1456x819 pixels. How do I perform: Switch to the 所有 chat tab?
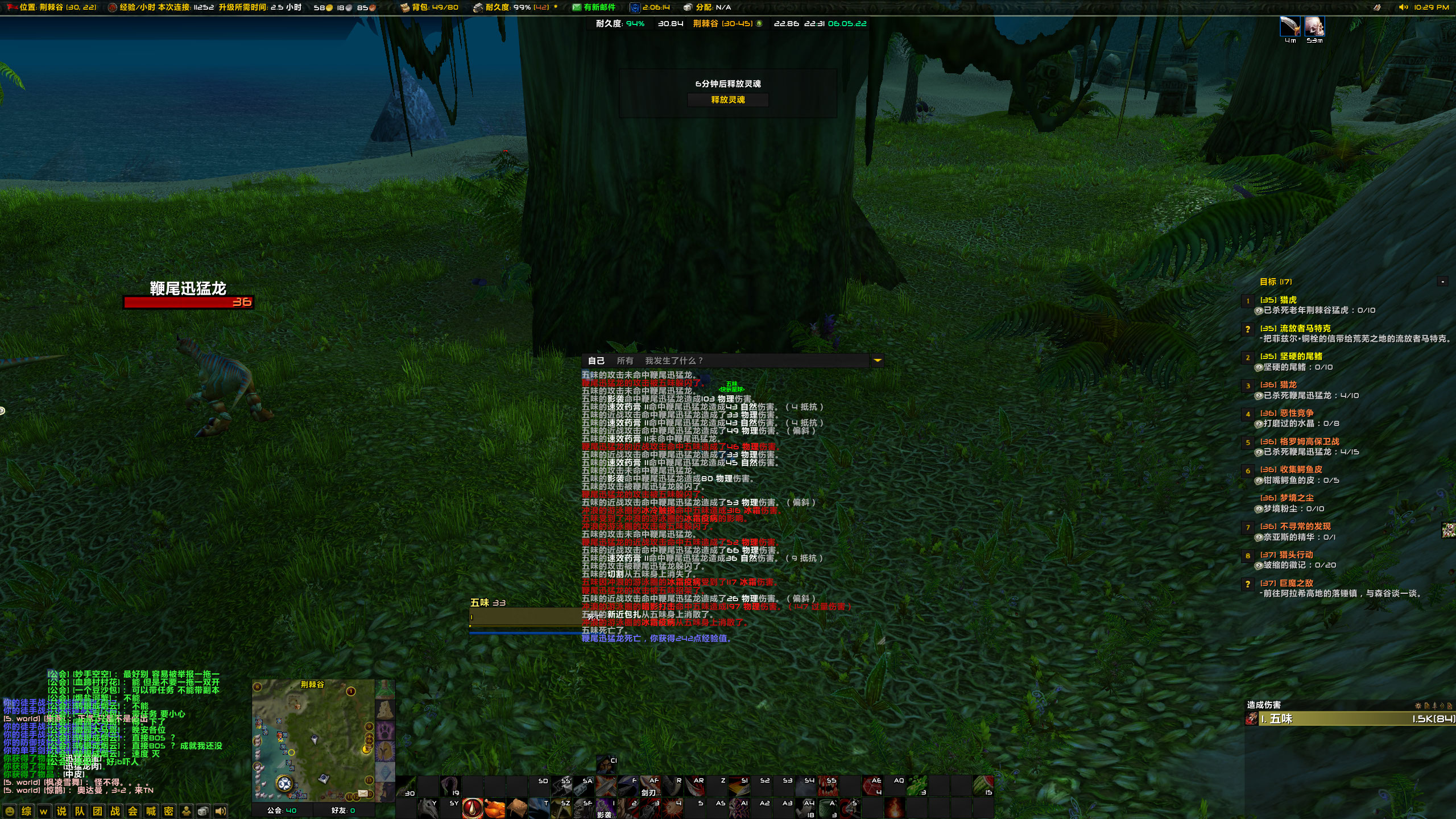point(625,360)
